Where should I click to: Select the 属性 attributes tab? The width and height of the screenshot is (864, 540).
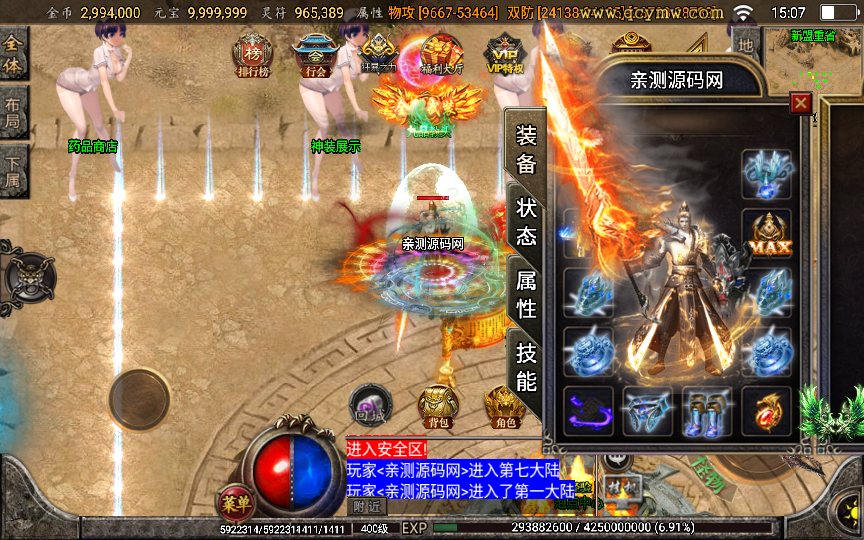point(526,293)
